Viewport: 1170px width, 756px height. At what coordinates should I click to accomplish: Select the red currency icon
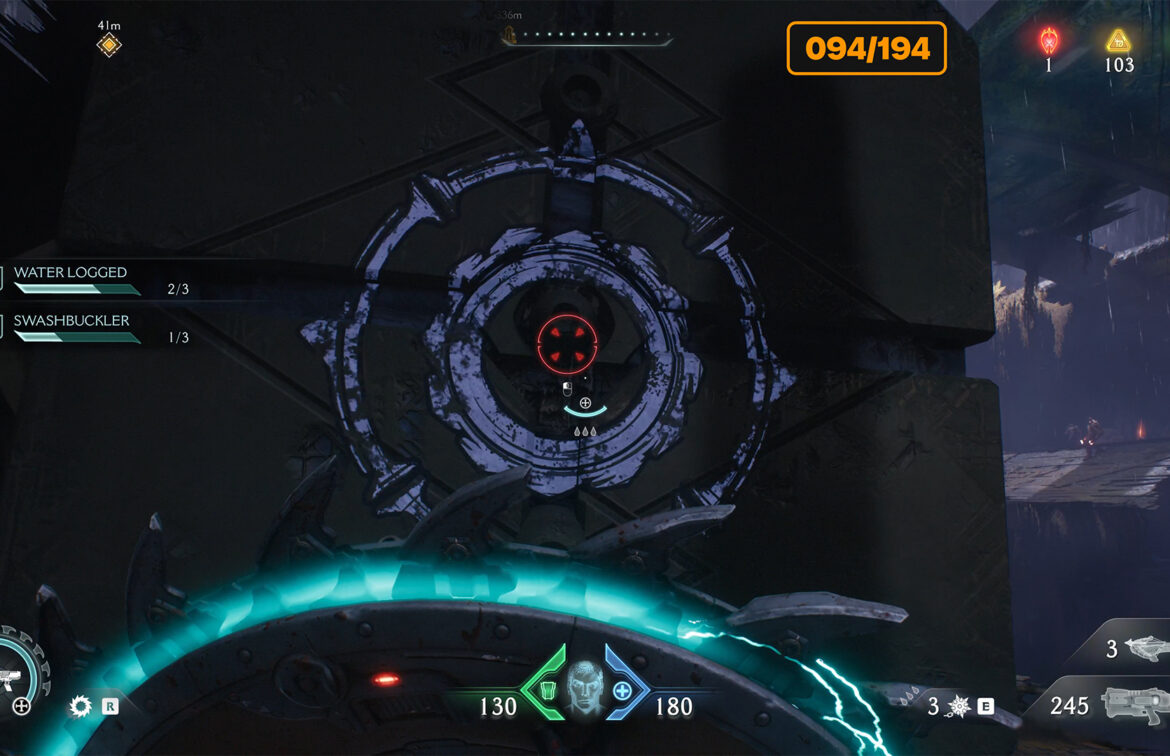coord(1049,42)
